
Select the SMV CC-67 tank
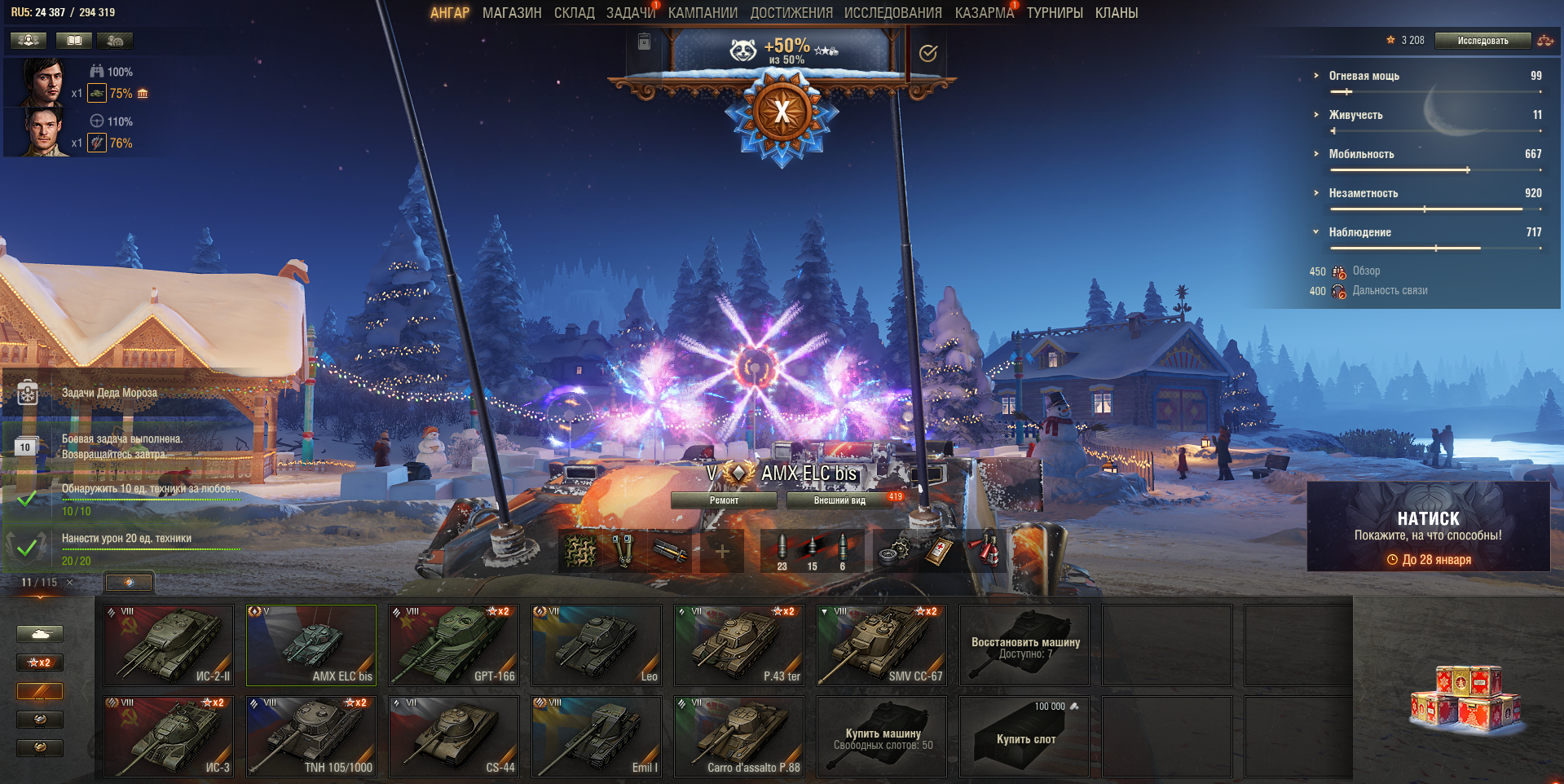click(882, 645)
